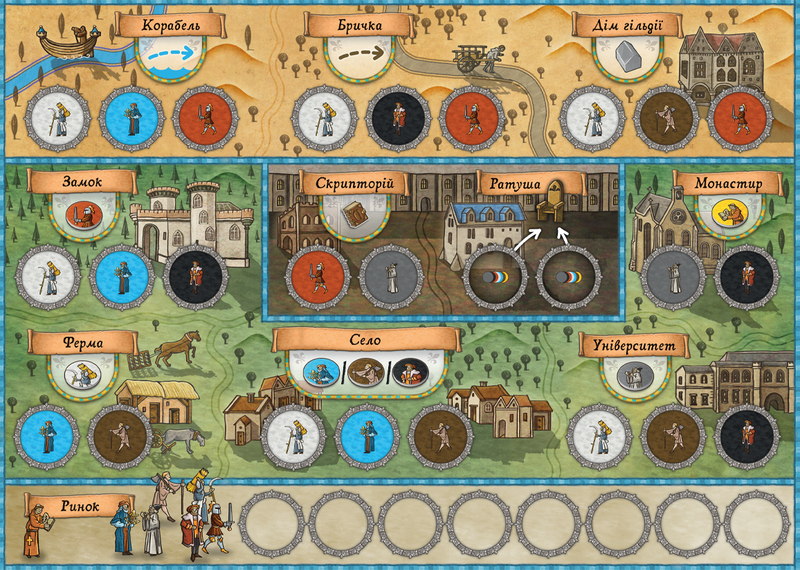Viewport: 800px width, 570px height.
Task: Select the Село village action banner
Action: pos(364,342)
